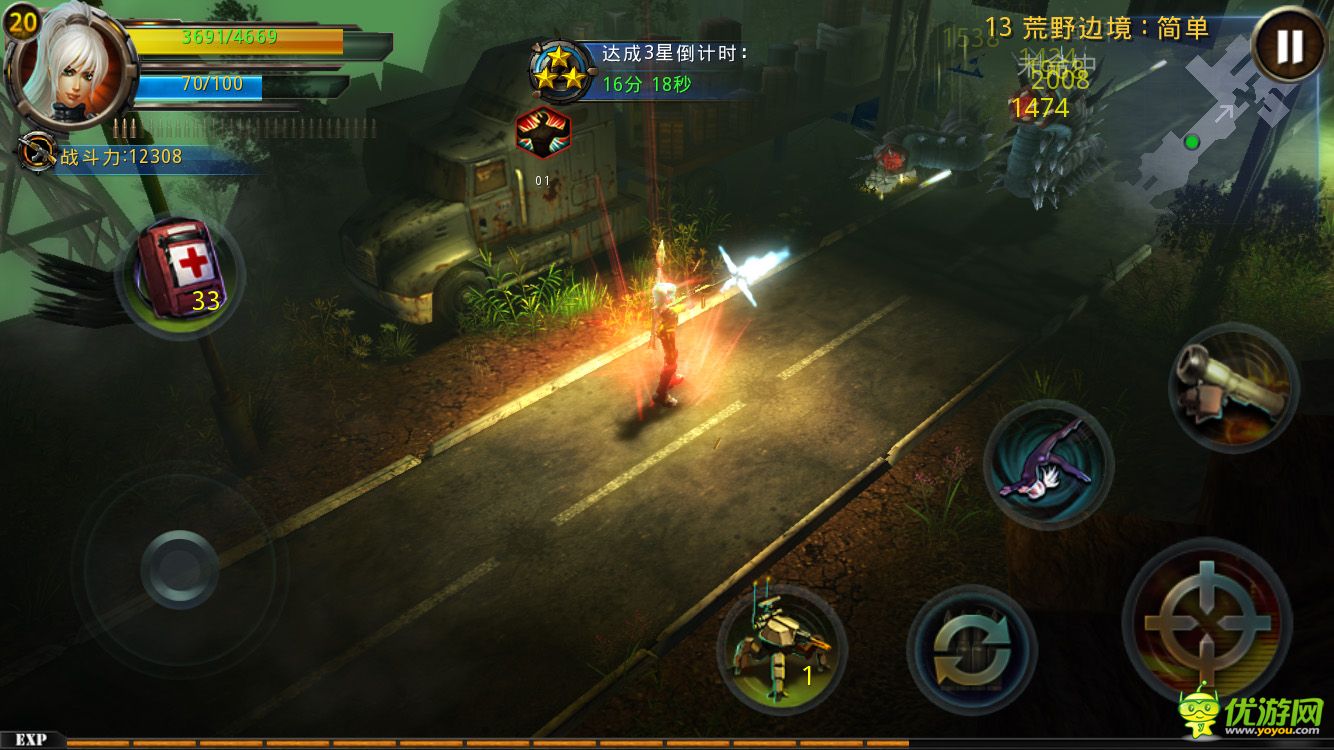Fire the rocket launcher skill
Screen dimensions: 1334x750
1232,386
